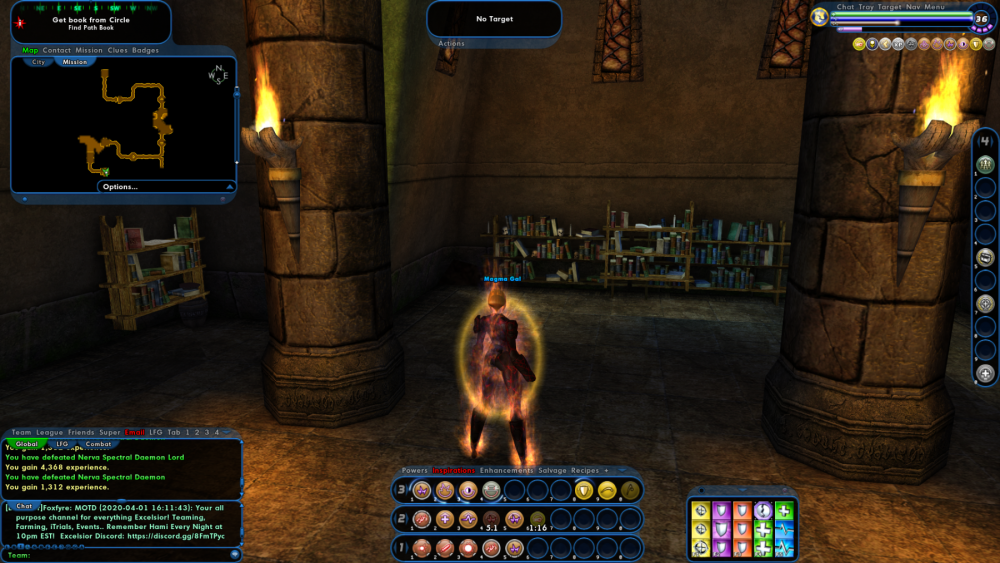This screenshot has height=563, width=1000.
Task: Open the Friends list
Action: tap(83, 432)
